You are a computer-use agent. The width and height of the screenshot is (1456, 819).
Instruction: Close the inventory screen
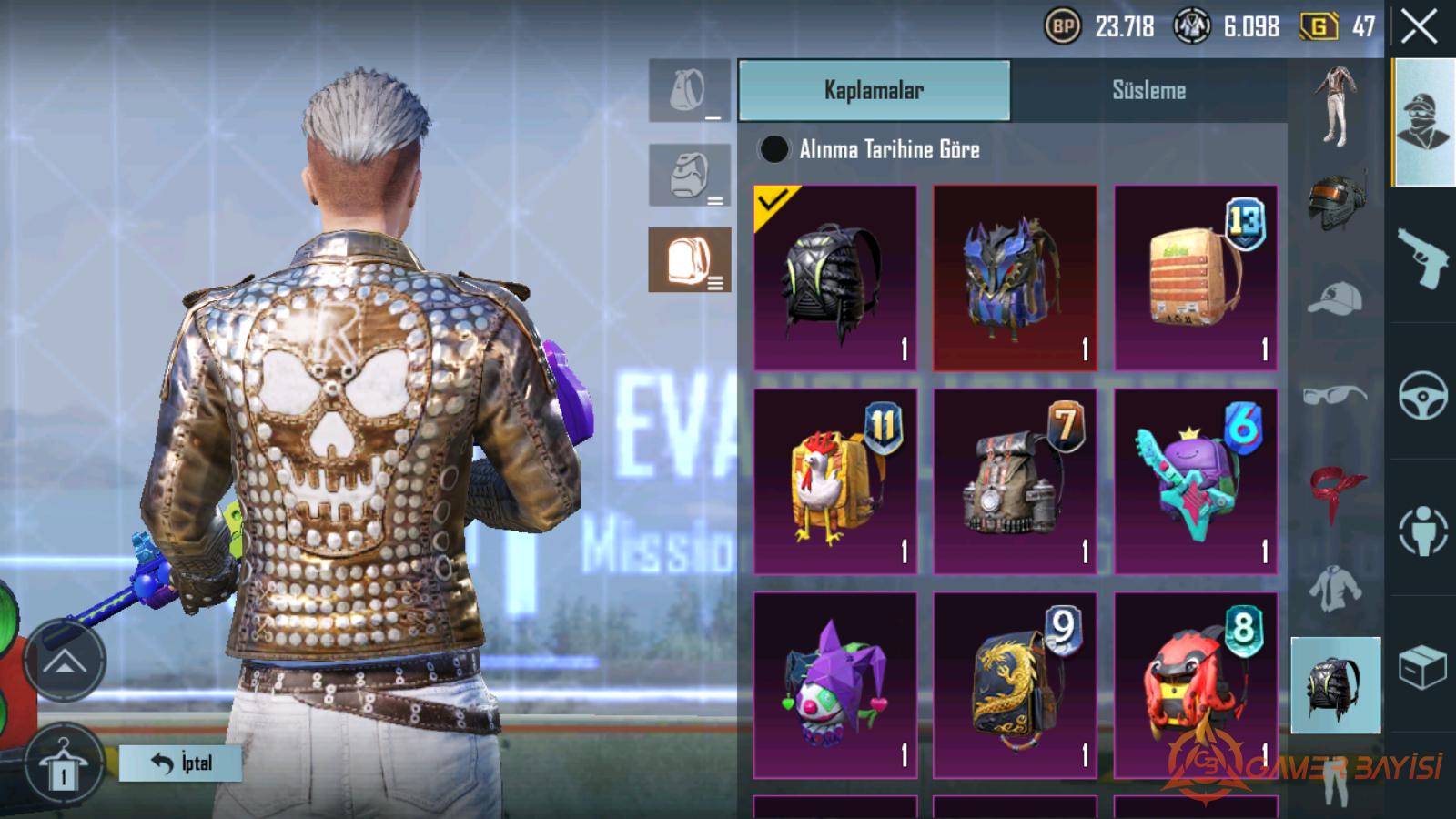click(1419, 27)
